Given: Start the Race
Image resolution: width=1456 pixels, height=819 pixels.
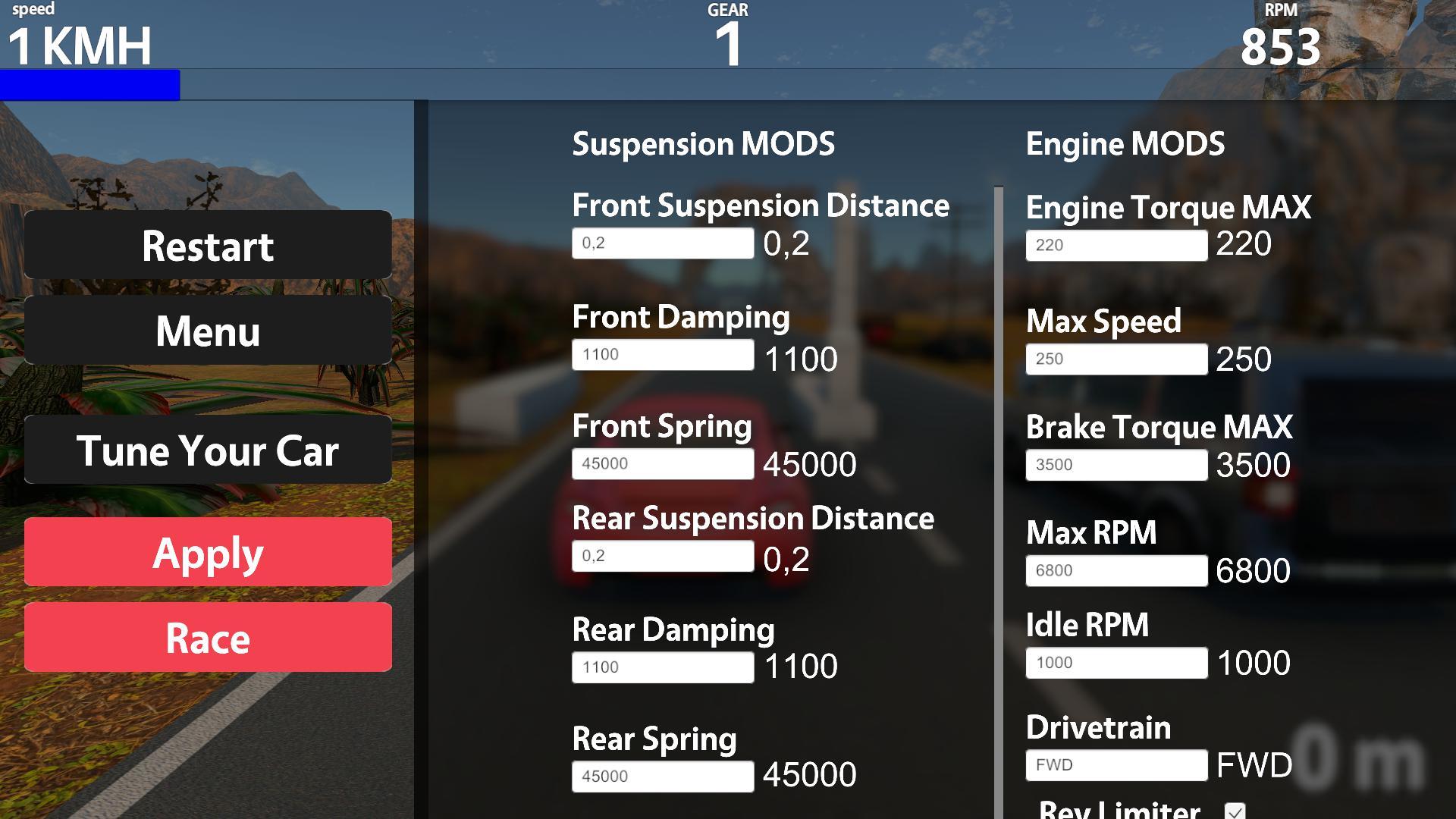Looking at the screenshot, I should pyautogui.click(x=206, y=638).
